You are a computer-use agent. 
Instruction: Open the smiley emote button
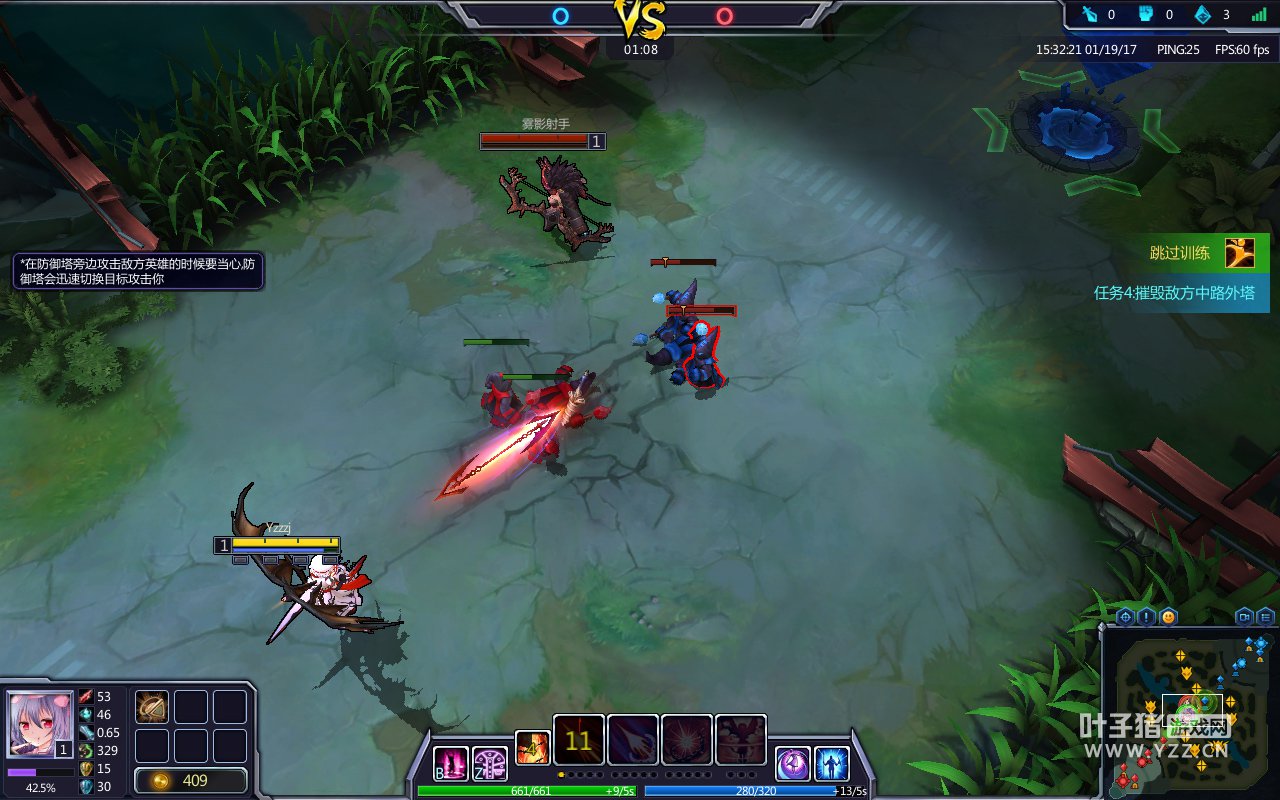pyautogui.click(x=1168, y=616)
